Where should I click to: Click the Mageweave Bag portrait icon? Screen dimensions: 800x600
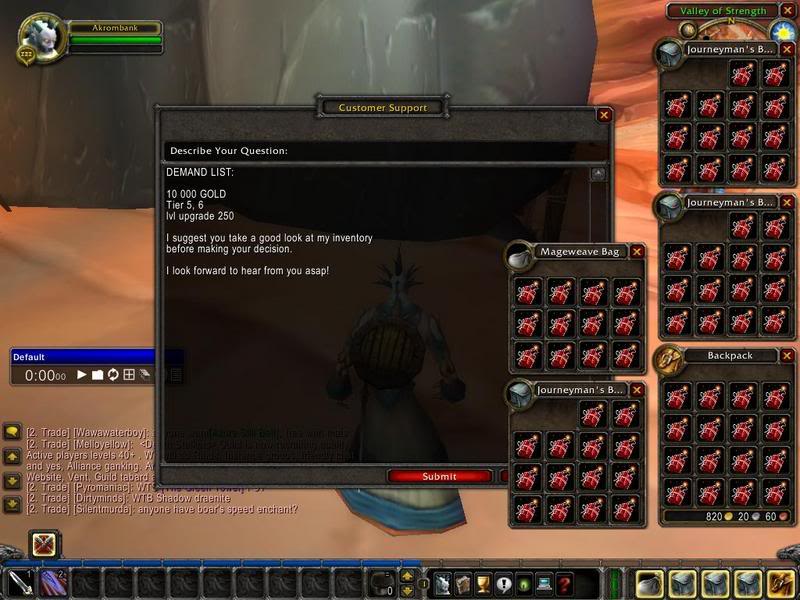(x=519, y=257)
